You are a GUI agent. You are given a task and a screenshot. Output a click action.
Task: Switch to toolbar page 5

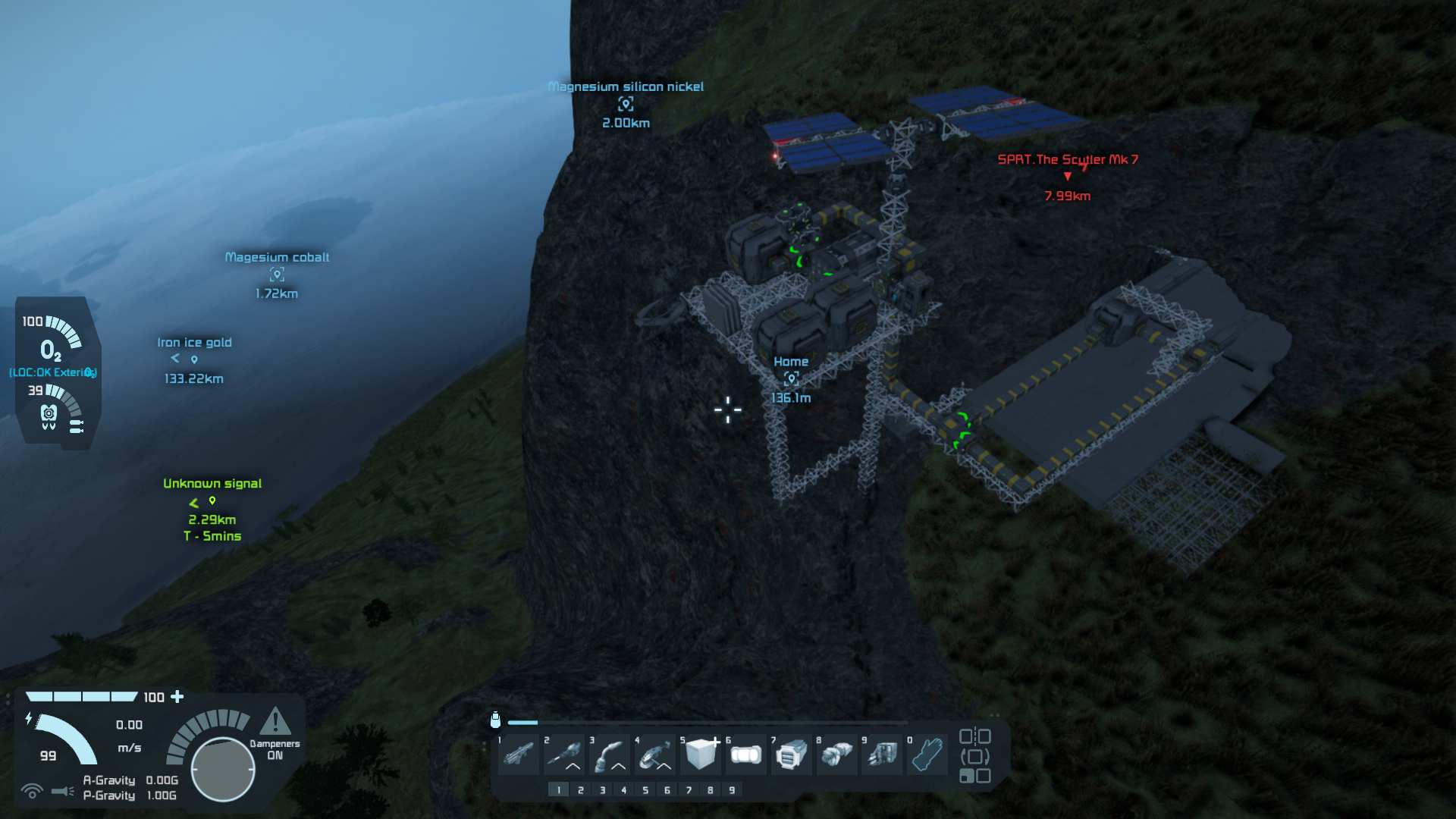(645, 790)
